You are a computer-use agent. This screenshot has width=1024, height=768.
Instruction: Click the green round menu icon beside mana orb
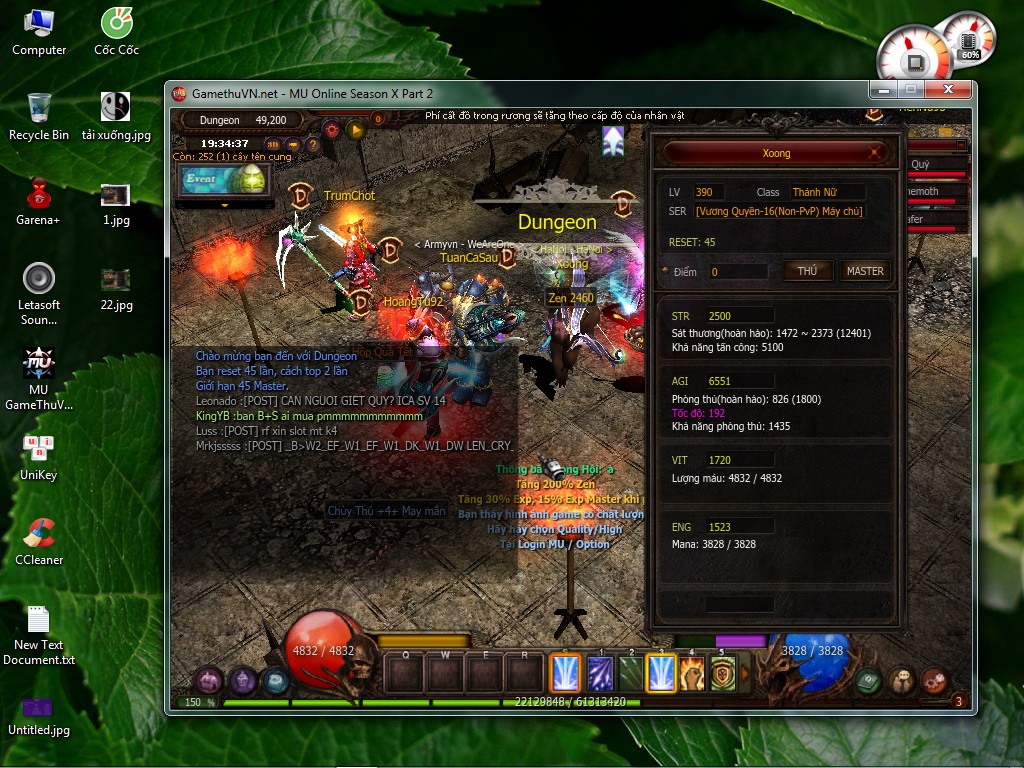[868, 681]
